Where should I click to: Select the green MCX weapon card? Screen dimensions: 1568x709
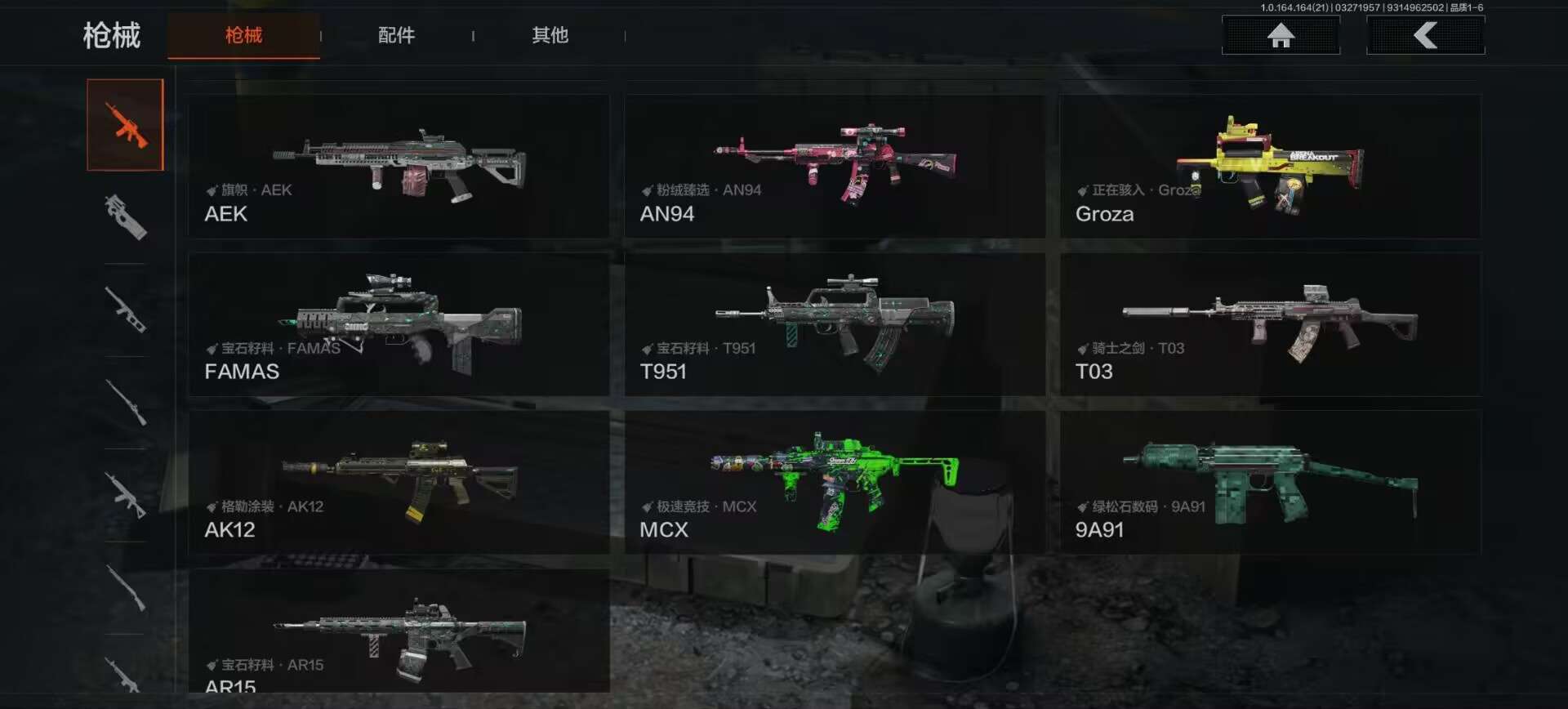[x=835, y=483]
